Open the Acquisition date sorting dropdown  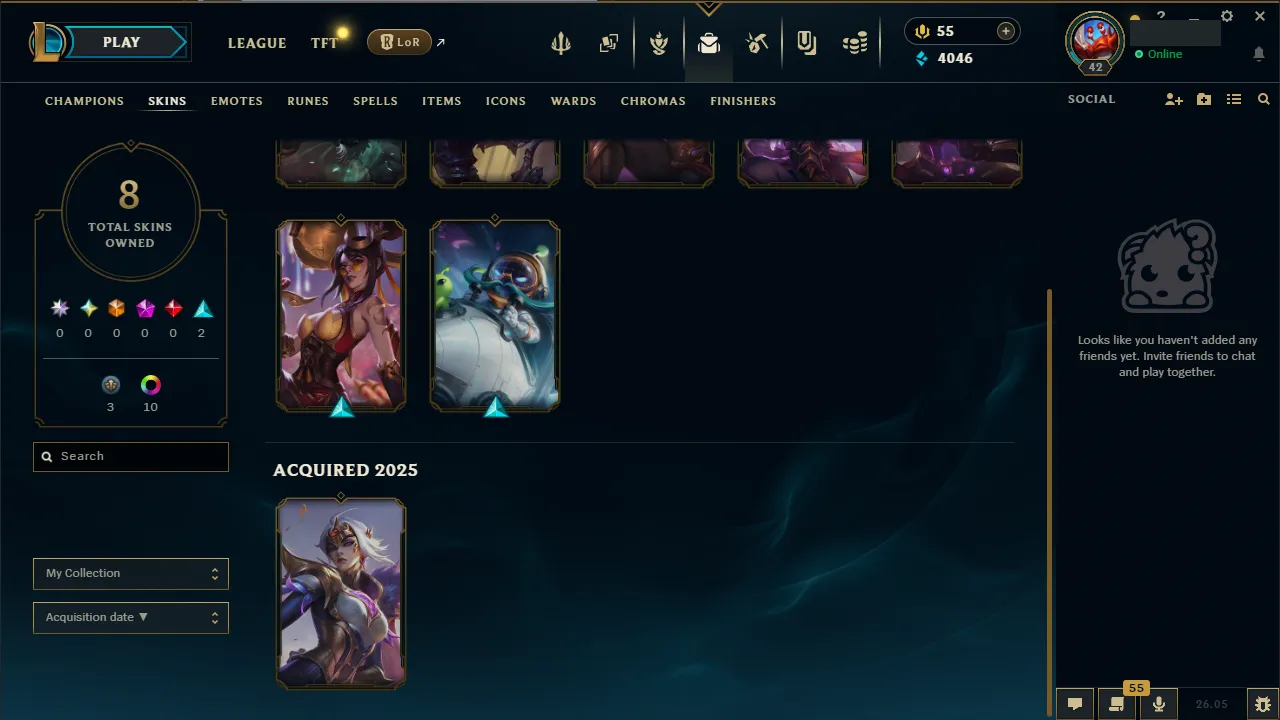(130, 617)
